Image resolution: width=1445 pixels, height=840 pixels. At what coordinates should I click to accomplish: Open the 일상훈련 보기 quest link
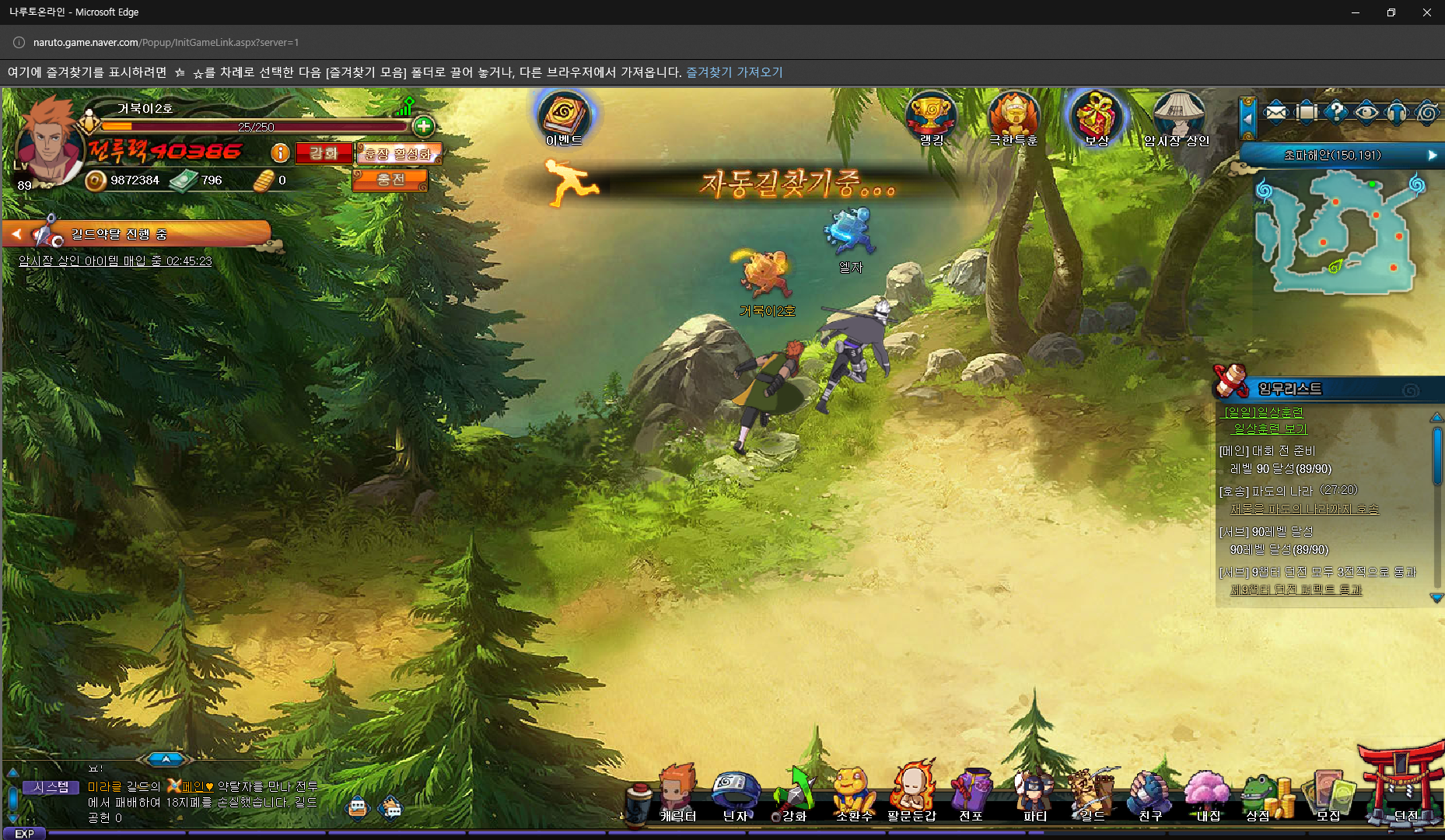[1270, 429]
